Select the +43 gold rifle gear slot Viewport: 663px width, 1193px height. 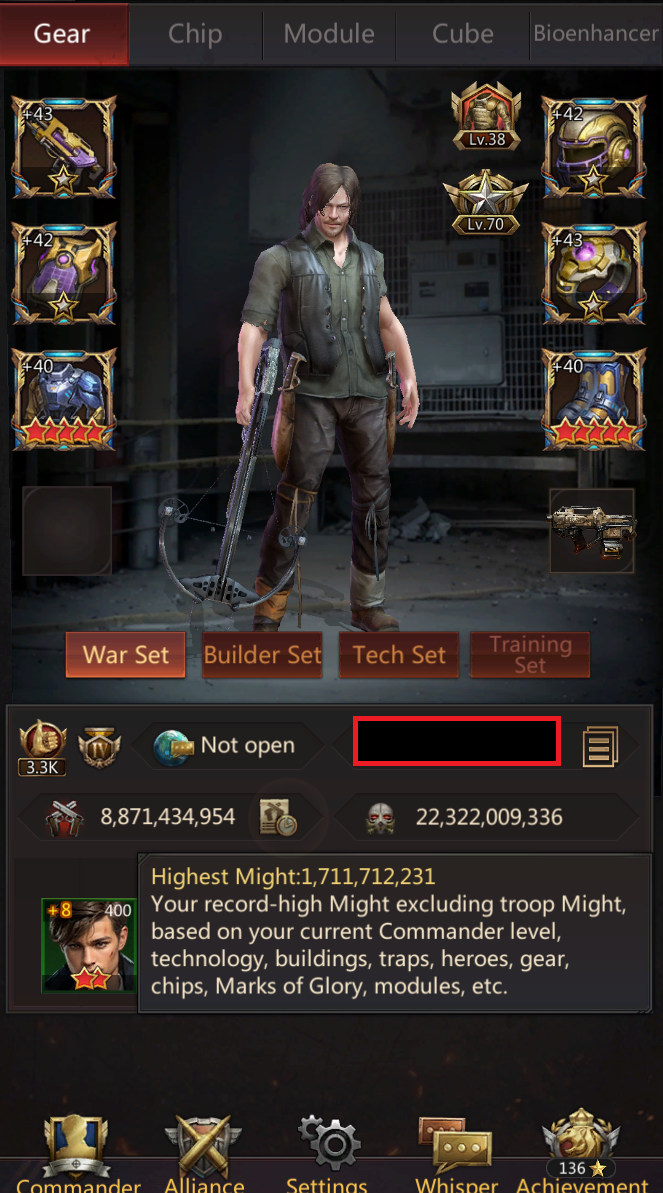click(x=64, y=148)
